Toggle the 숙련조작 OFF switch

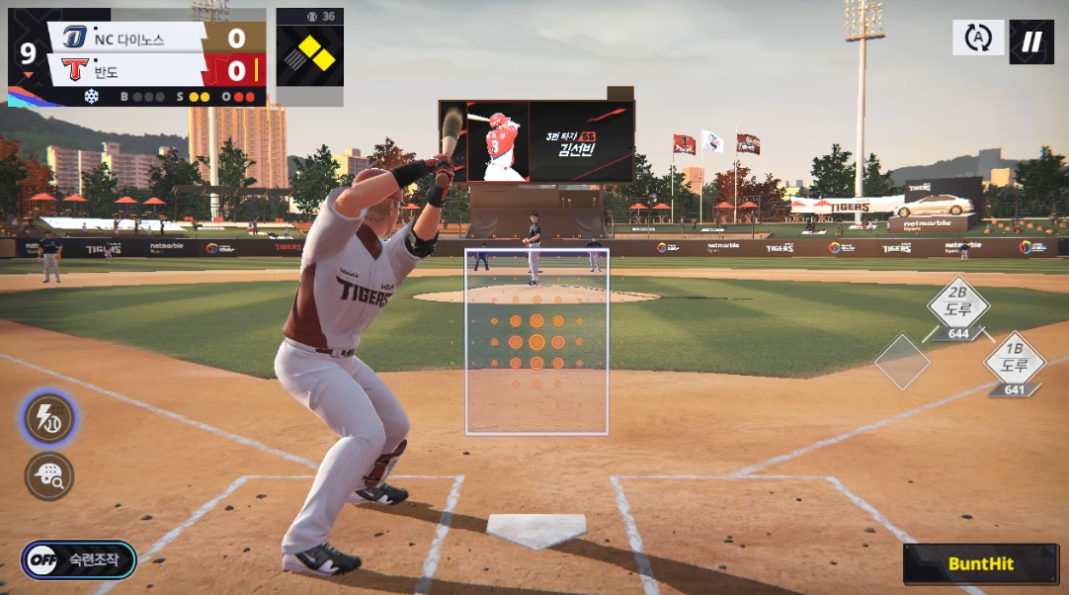[78, 560]
